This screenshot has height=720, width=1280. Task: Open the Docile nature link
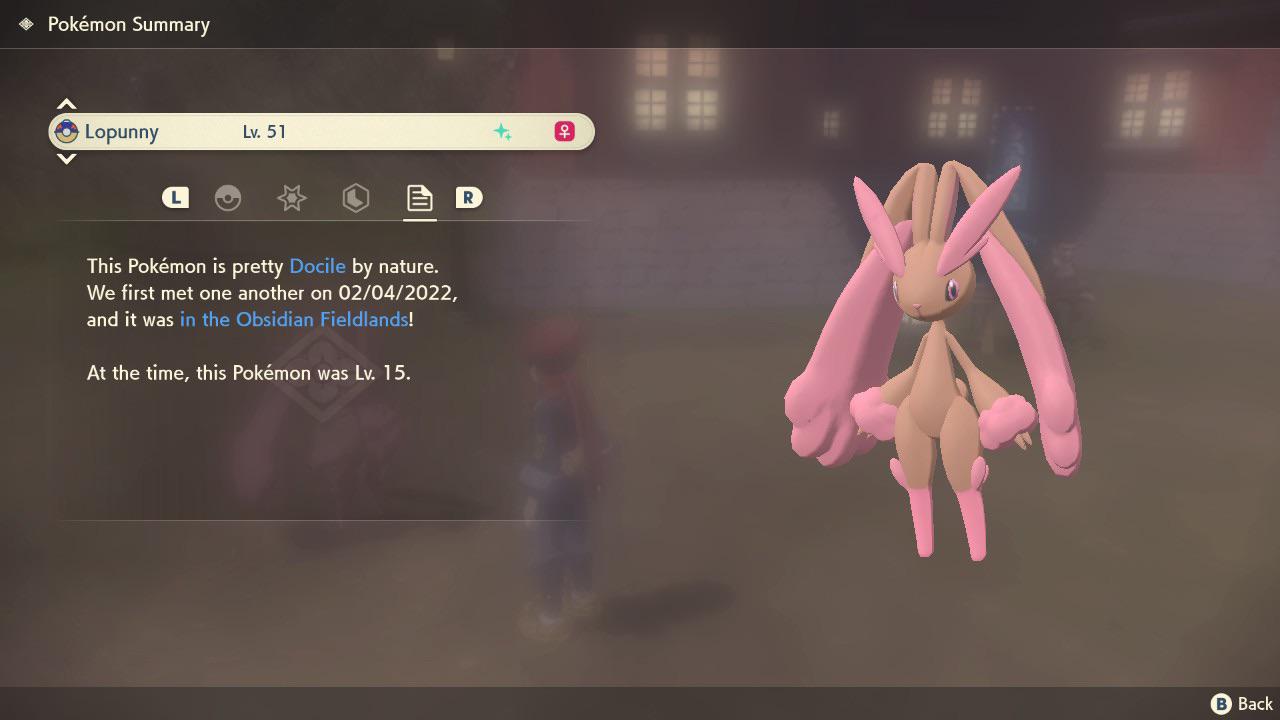tap(317, 266)
